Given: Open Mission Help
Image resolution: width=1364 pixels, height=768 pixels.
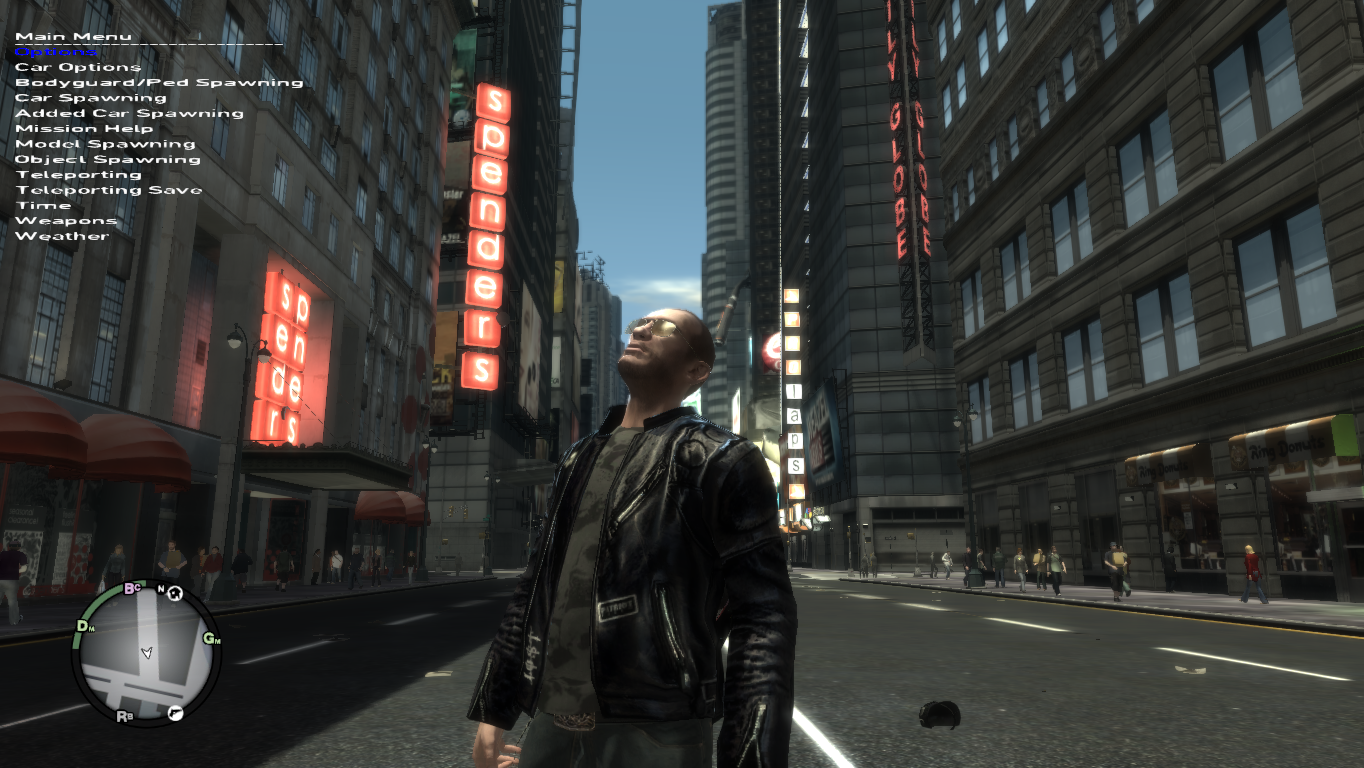Looking at the screenshot, I should tap(84, 128).
